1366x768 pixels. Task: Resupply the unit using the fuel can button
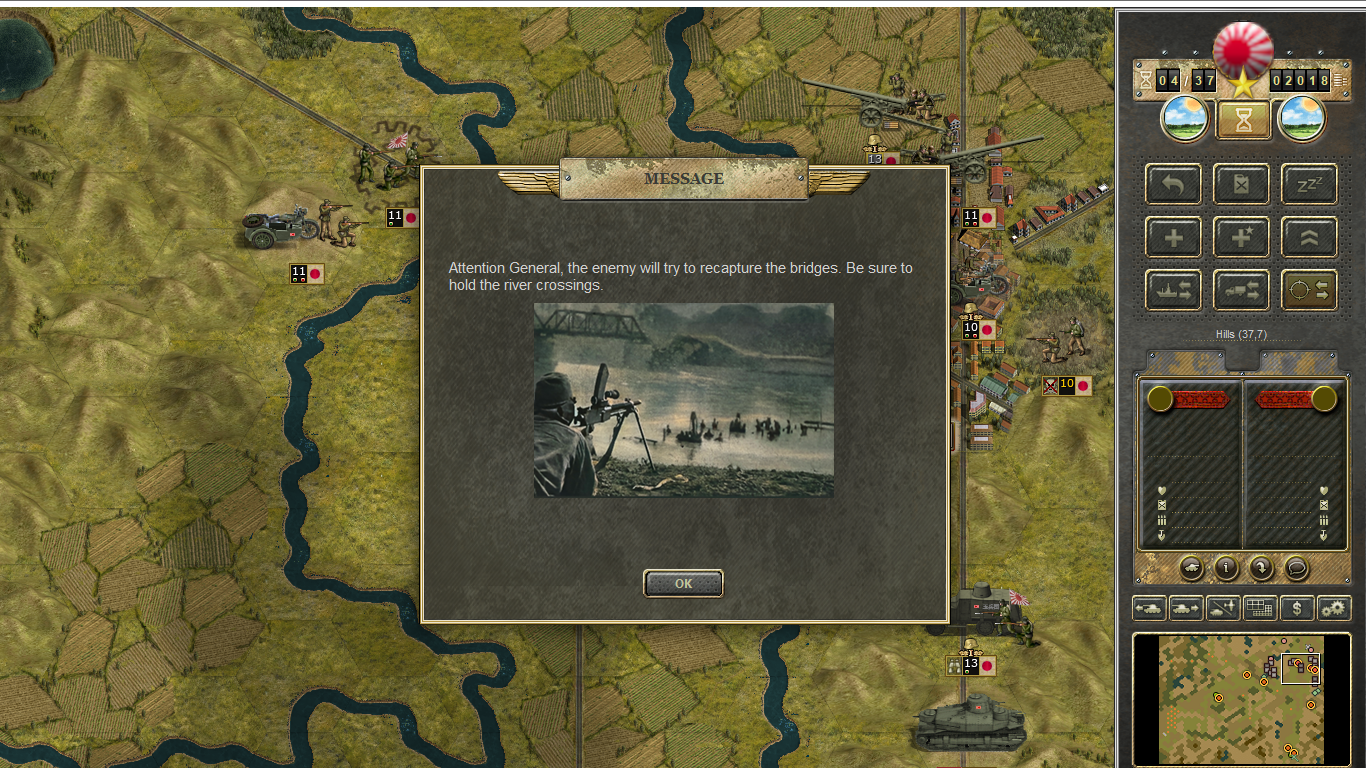1241,184
